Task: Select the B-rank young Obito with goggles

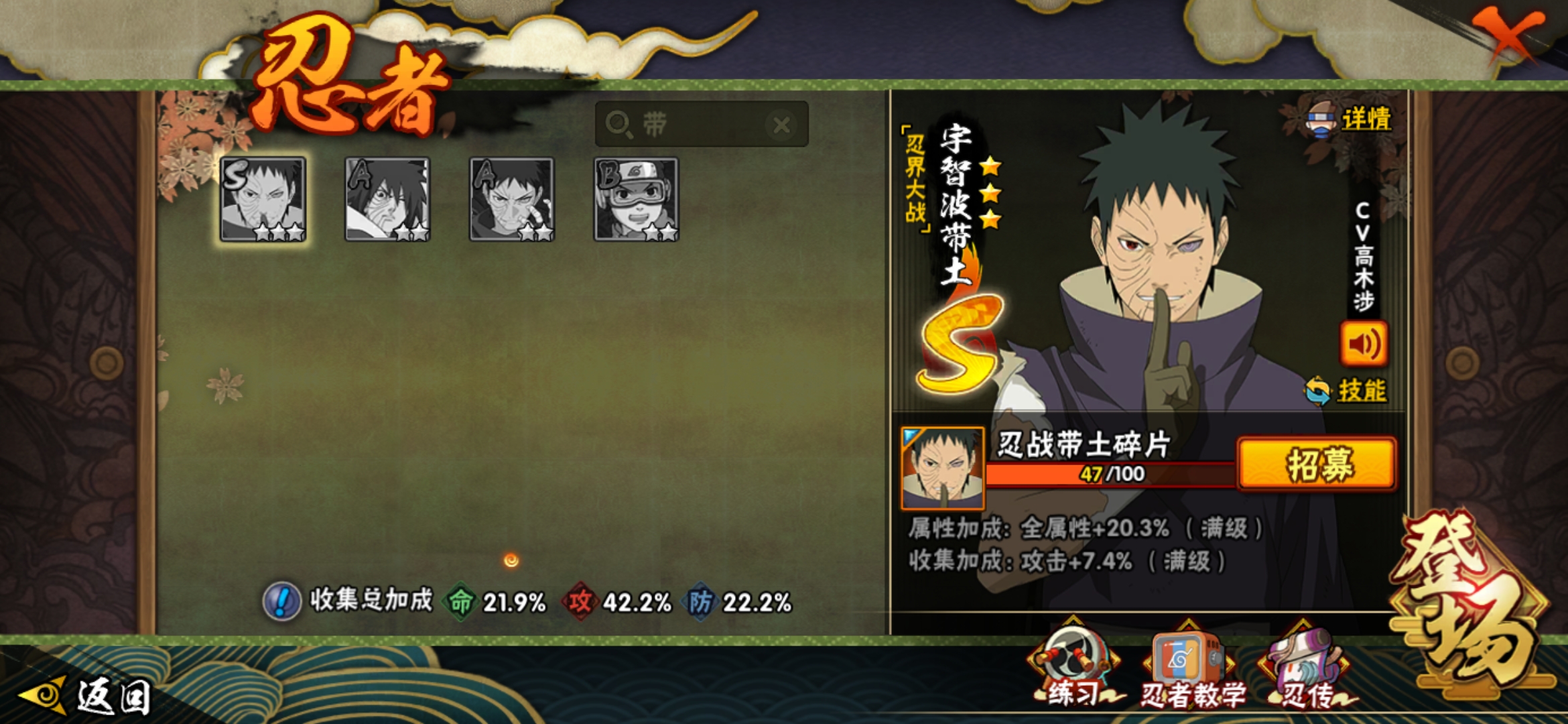Action: click(637, 199)
